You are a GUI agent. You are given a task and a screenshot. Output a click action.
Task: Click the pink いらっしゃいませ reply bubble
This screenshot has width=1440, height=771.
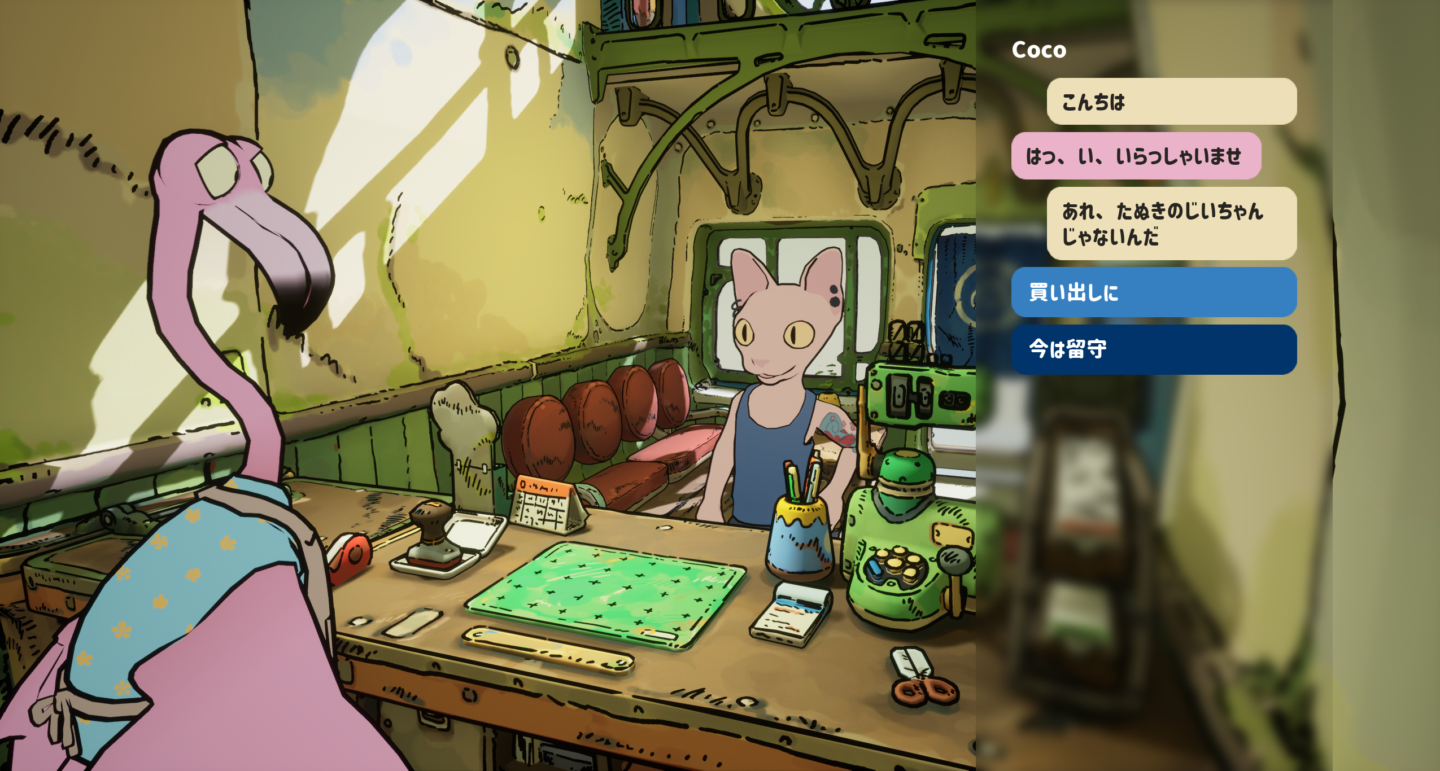(1137, 156)
